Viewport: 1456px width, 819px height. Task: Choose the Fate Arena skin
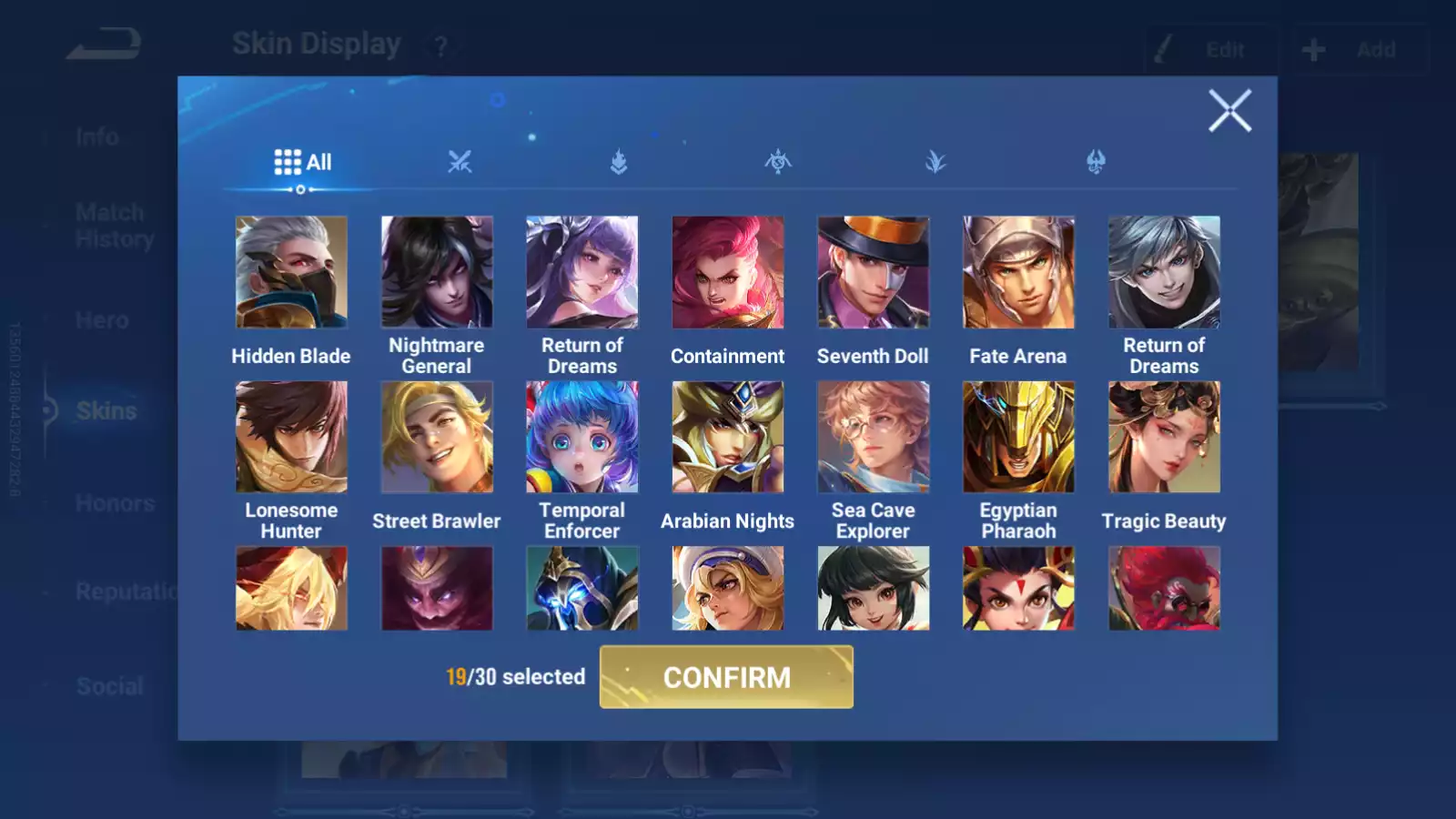[x=1018, y=272]
